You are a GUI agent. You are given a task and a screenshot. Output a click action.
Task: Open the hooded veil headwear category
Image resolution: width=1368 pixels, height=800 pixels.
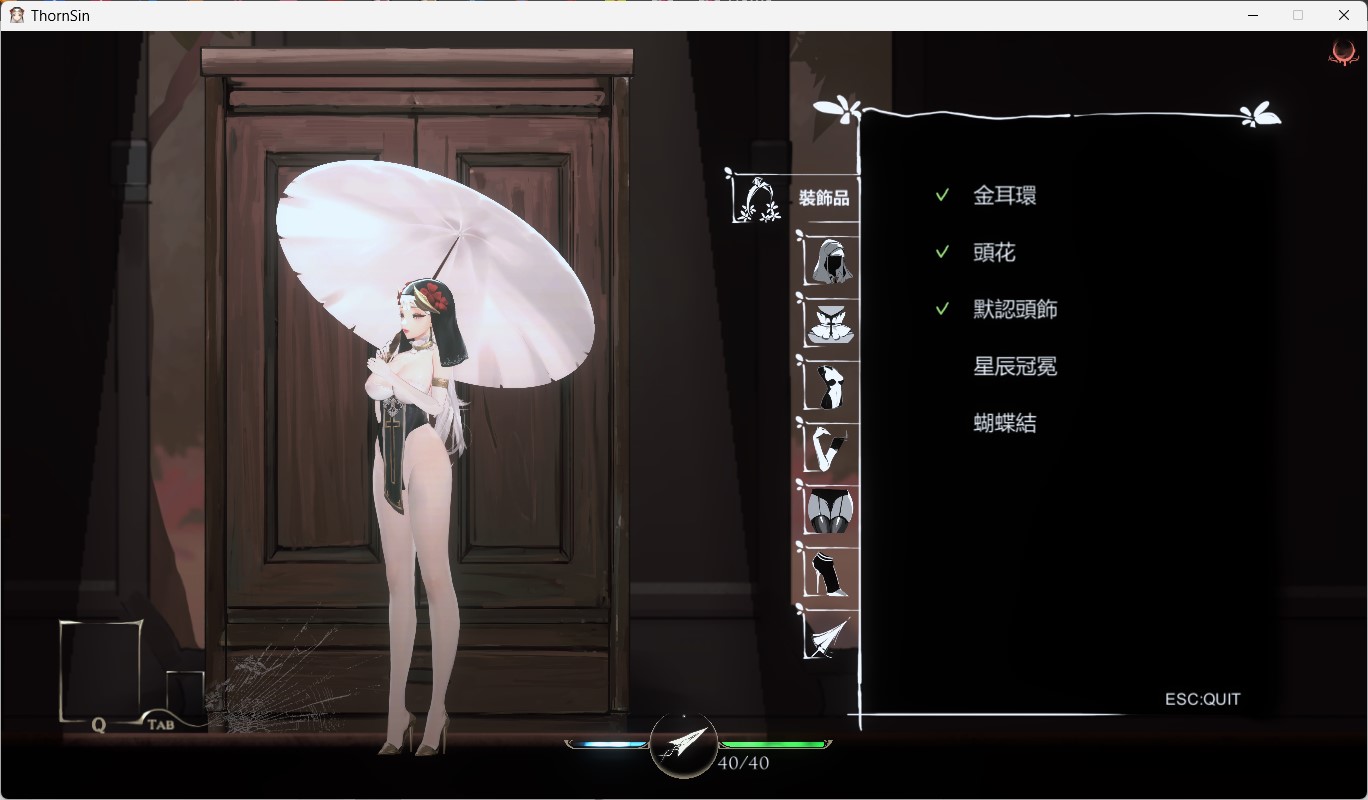pos(830,260)
